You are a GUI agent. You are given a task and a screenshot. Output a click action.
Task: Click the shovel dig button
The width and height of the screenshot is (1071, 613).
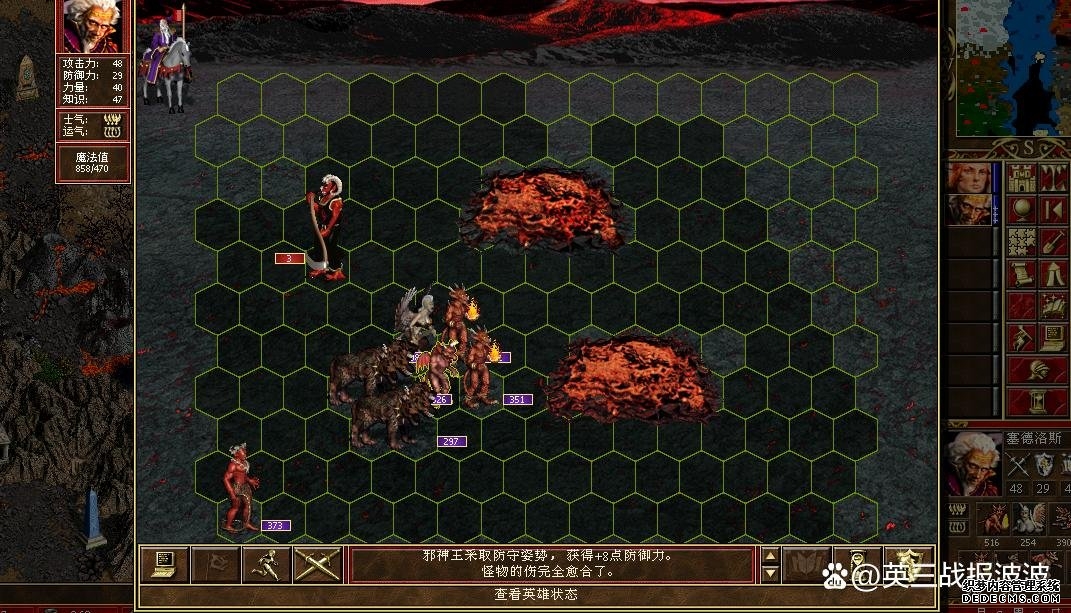(x=1054, y=242)
